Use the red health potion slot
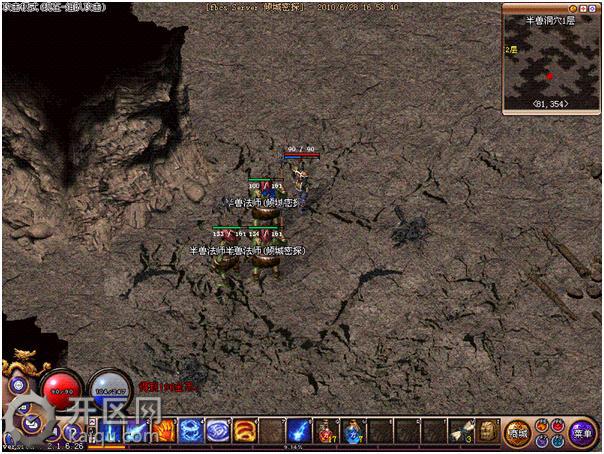The image size is (604, 454). [326, 432]
